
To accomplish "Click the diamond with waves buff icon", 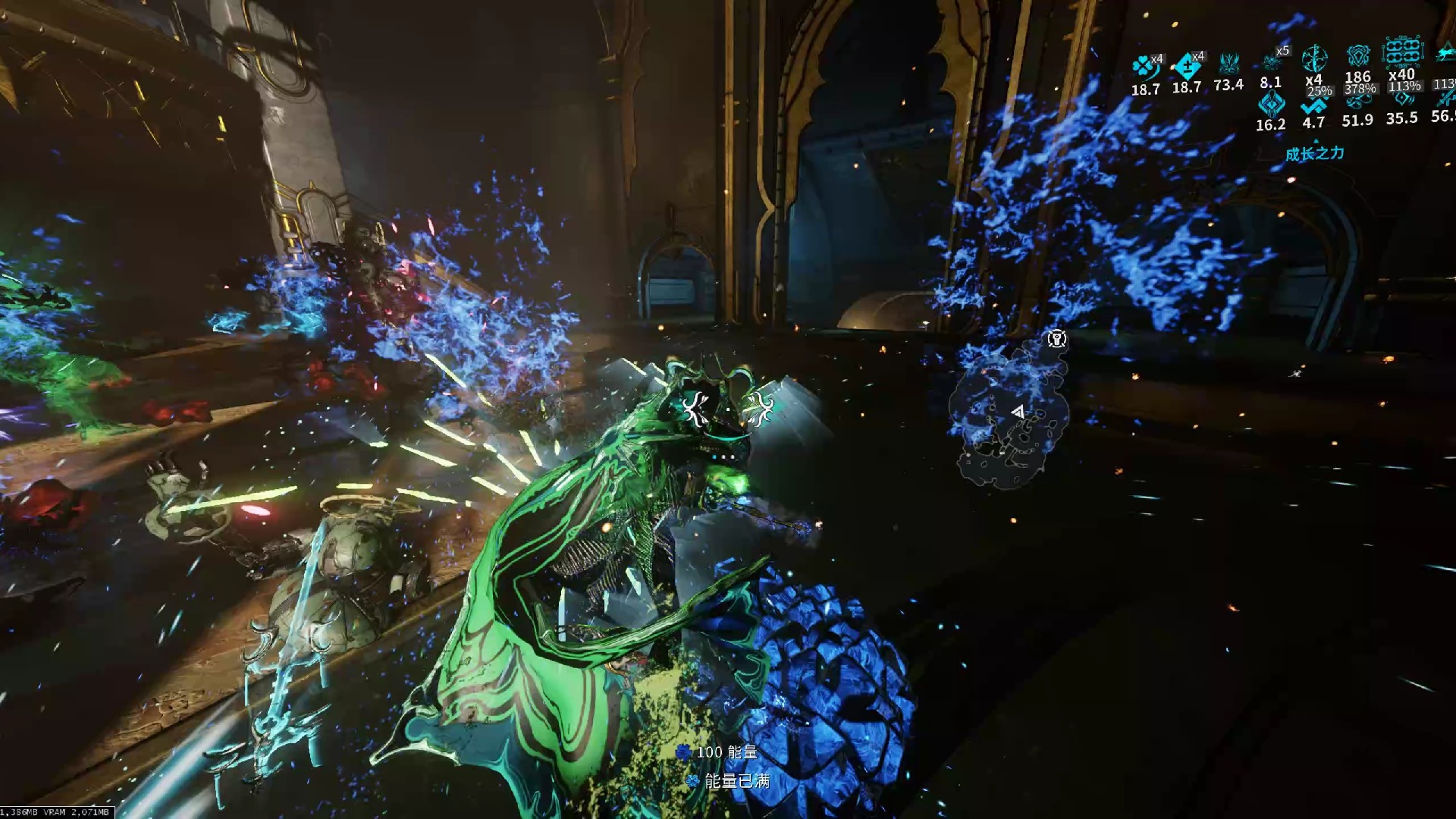I will (1402, 99).
